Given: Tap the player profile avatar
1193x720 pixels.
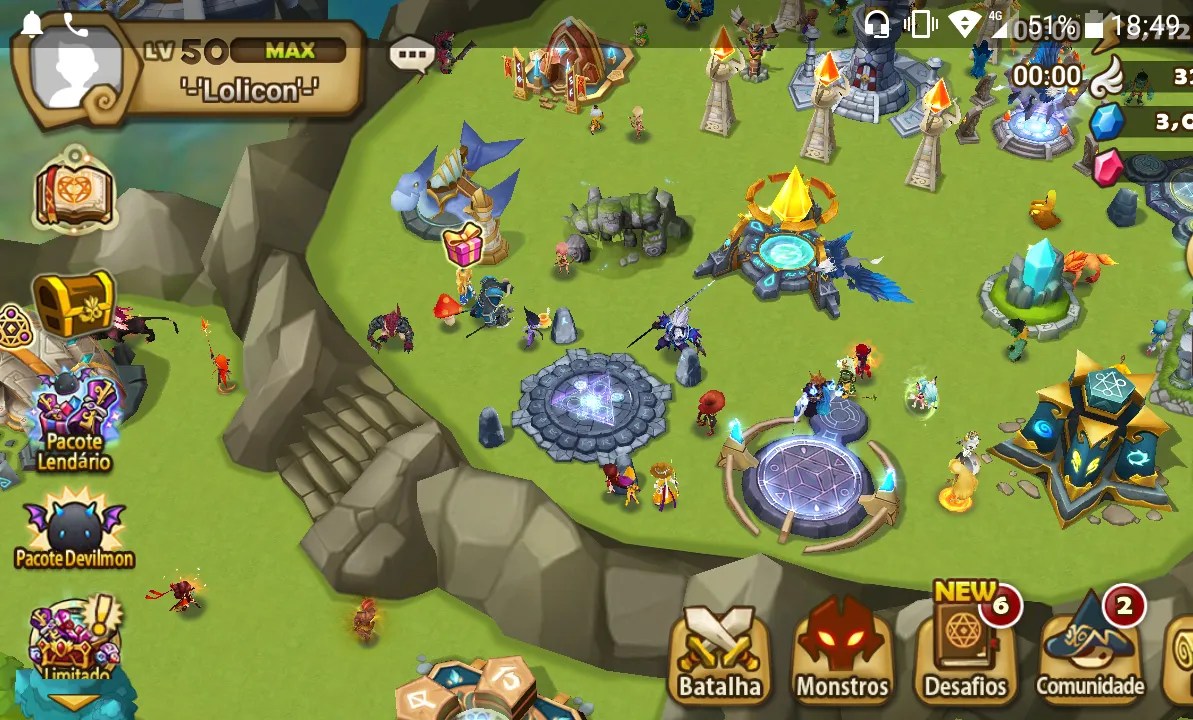Looking at the screenshot, I should [75, 72].
